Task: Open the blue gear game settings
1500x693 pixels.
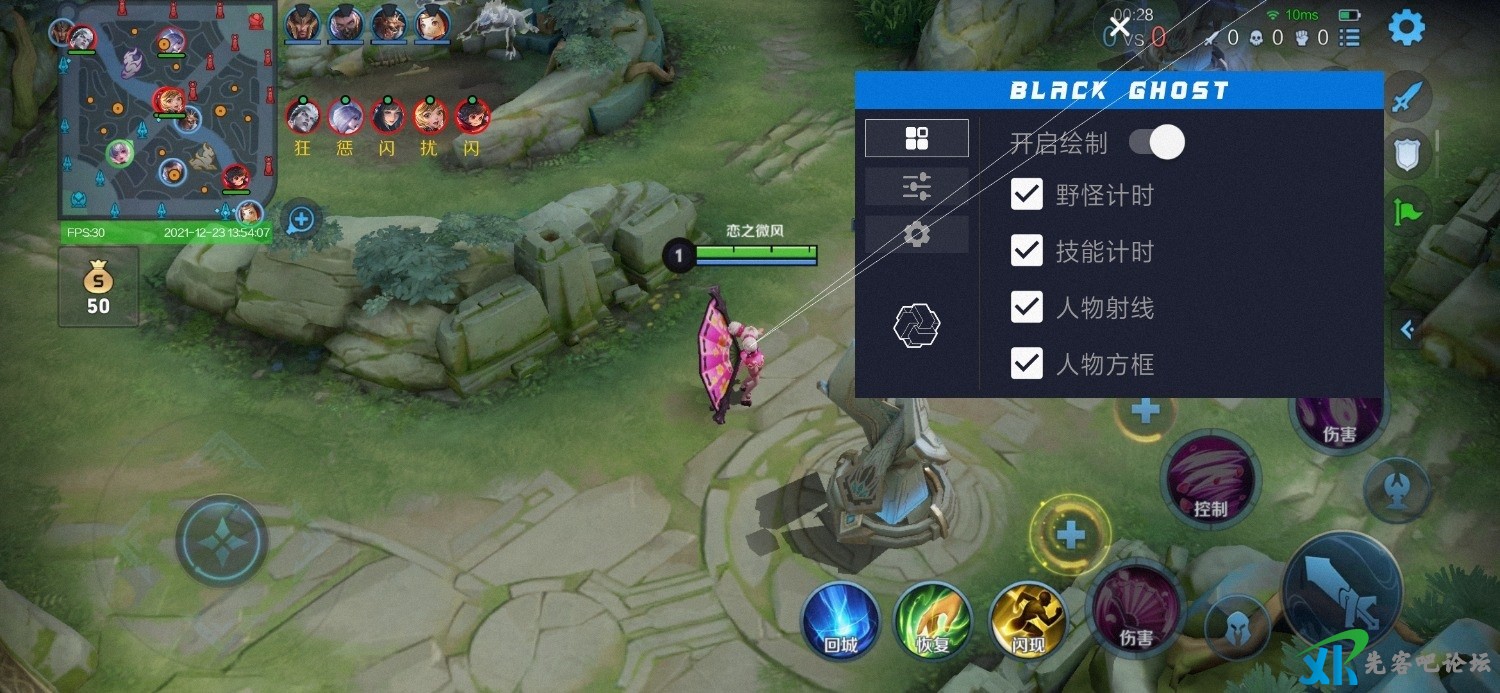Action: pyautogui.click(x=1407, y=28)
